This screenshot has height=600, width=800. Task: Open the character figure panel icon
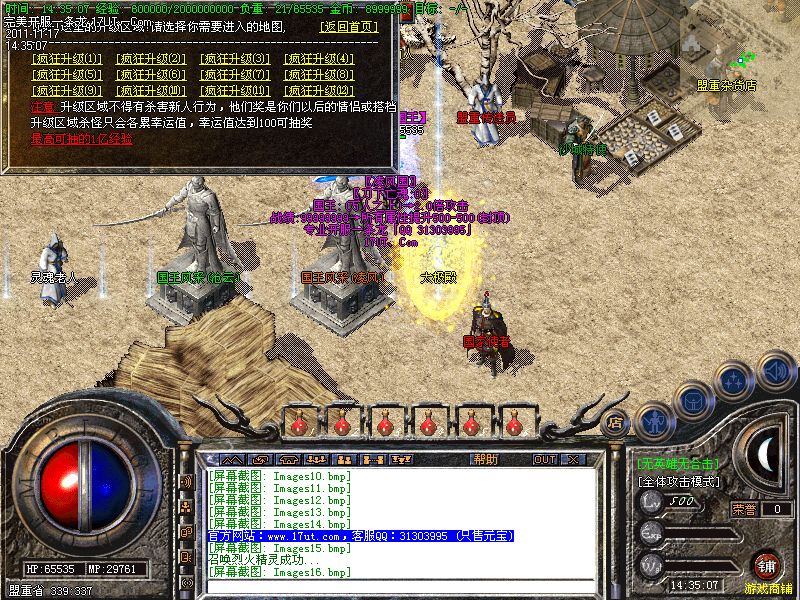[x=653, y=419]
